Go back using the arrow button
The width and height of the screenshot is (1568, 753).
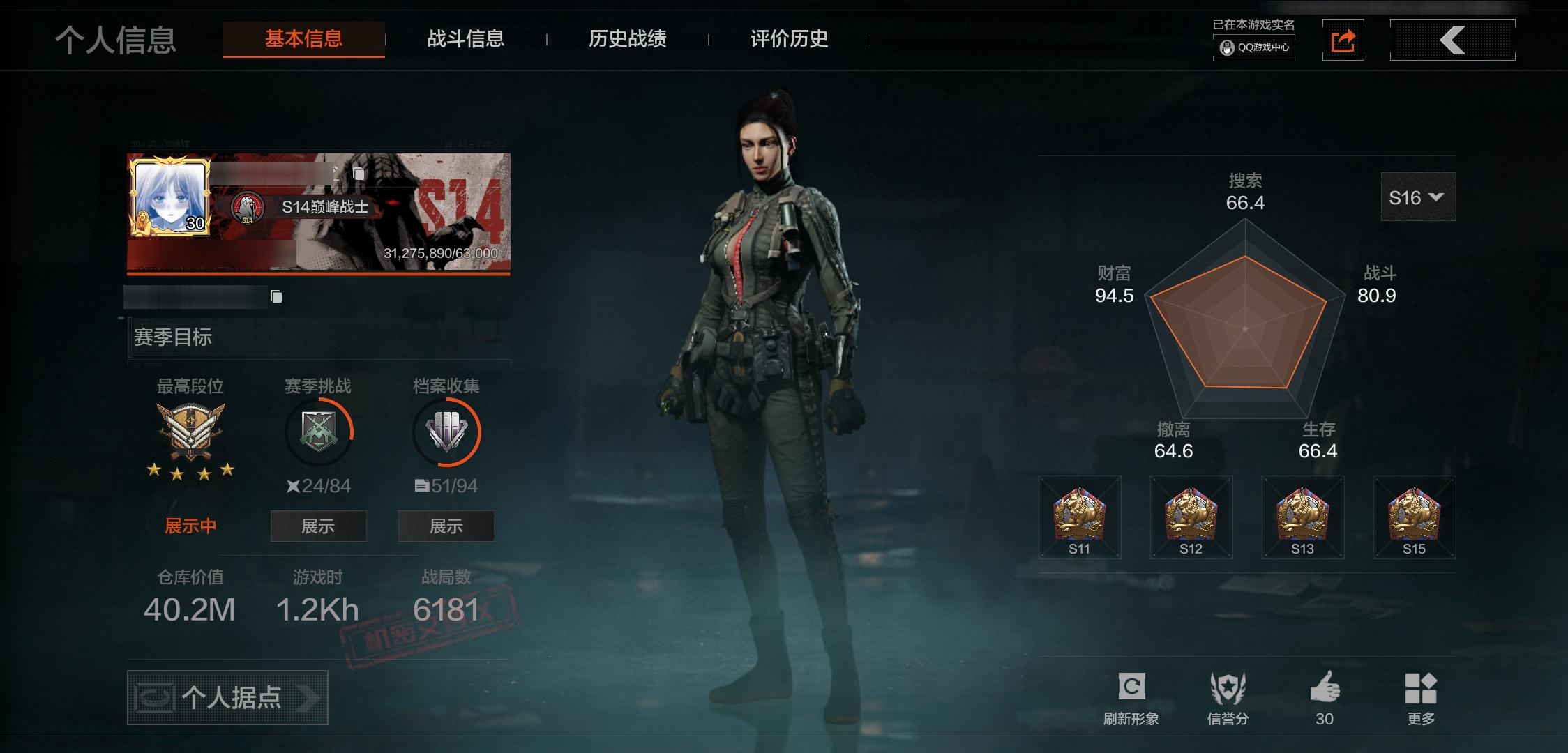(x=1452, y=40)
